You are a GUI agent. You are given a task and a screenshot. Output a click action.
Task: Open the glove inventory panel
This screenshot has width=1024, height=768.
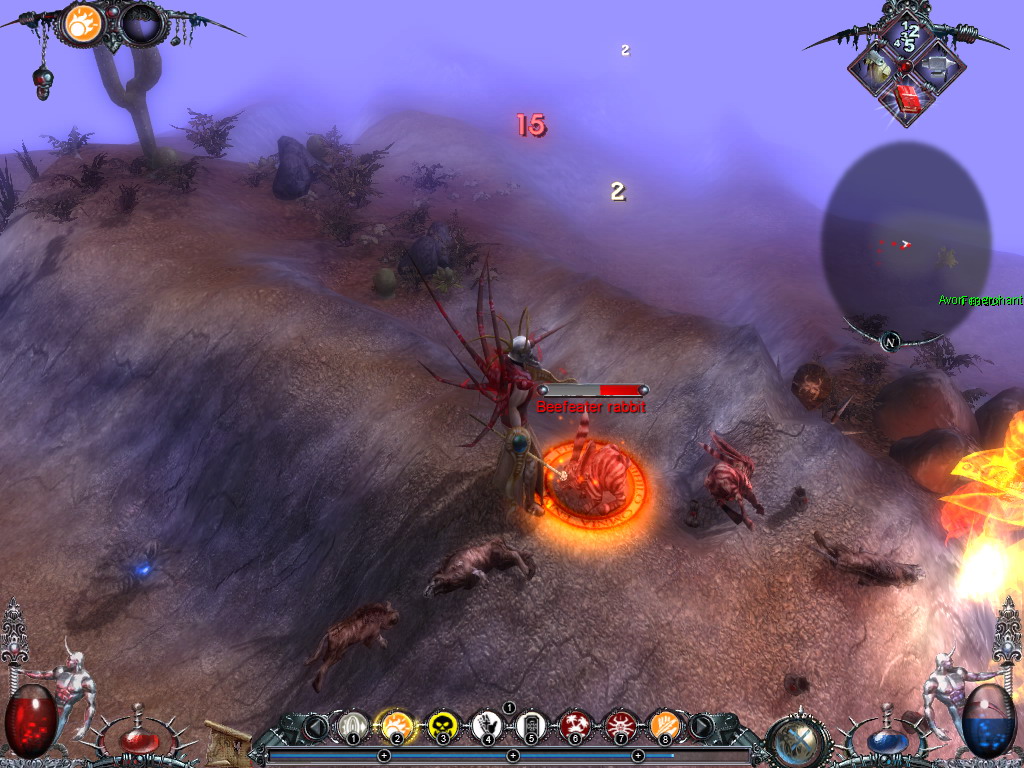[x=876, y=67]
